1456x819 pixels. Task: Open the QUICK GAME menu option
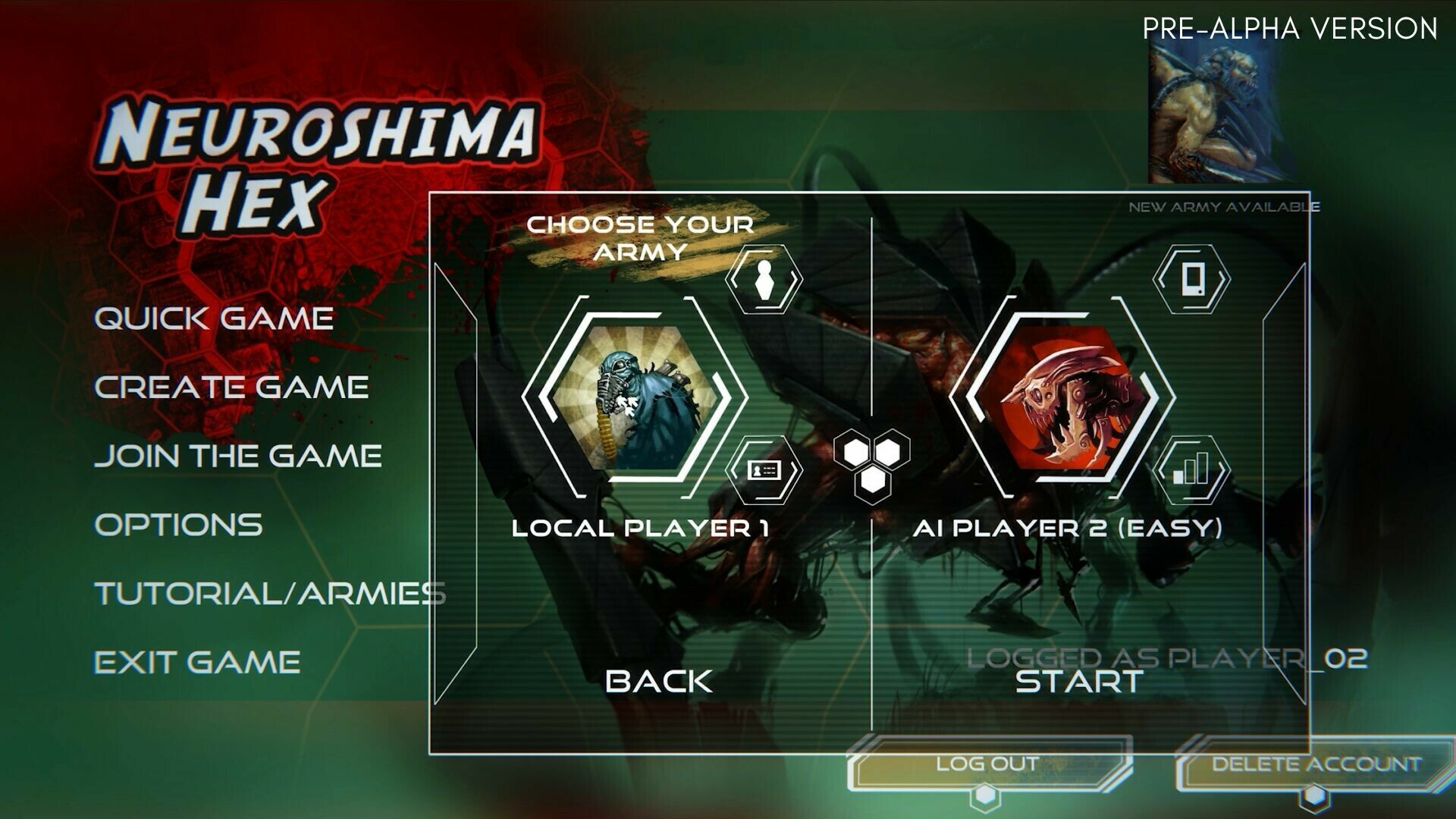coord(216,318)
